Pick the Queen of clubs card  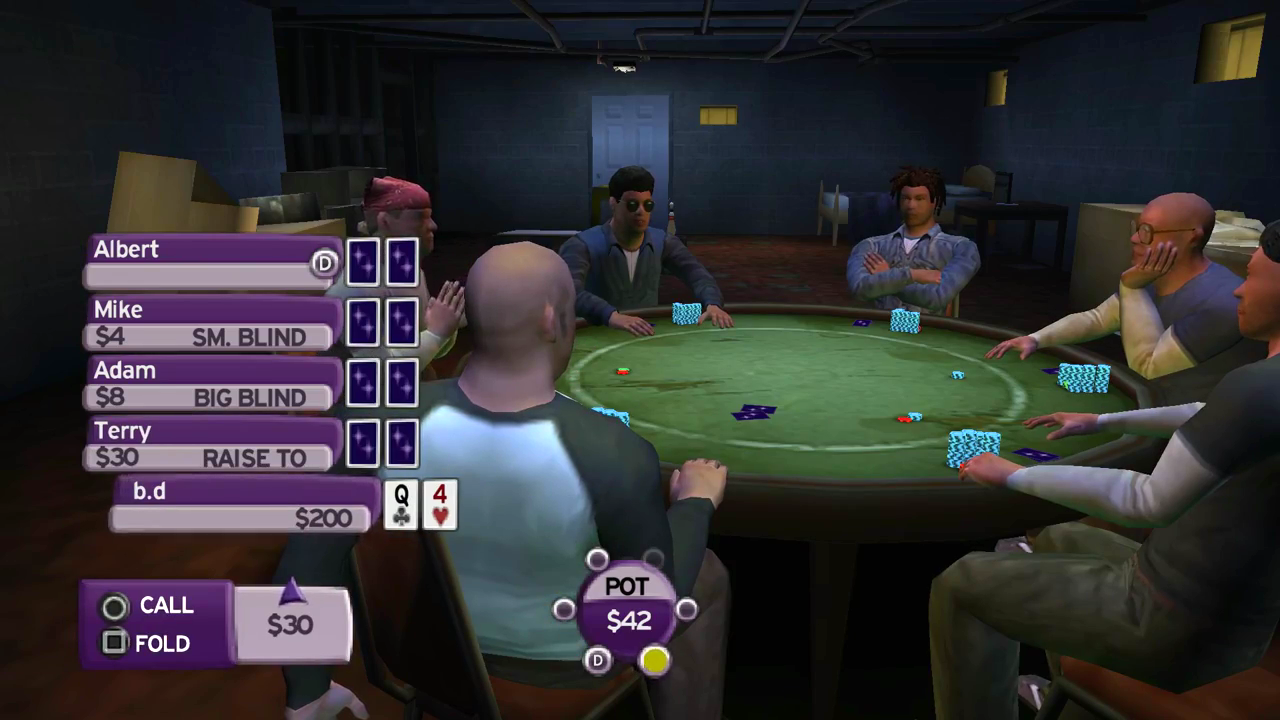point(401,505)
